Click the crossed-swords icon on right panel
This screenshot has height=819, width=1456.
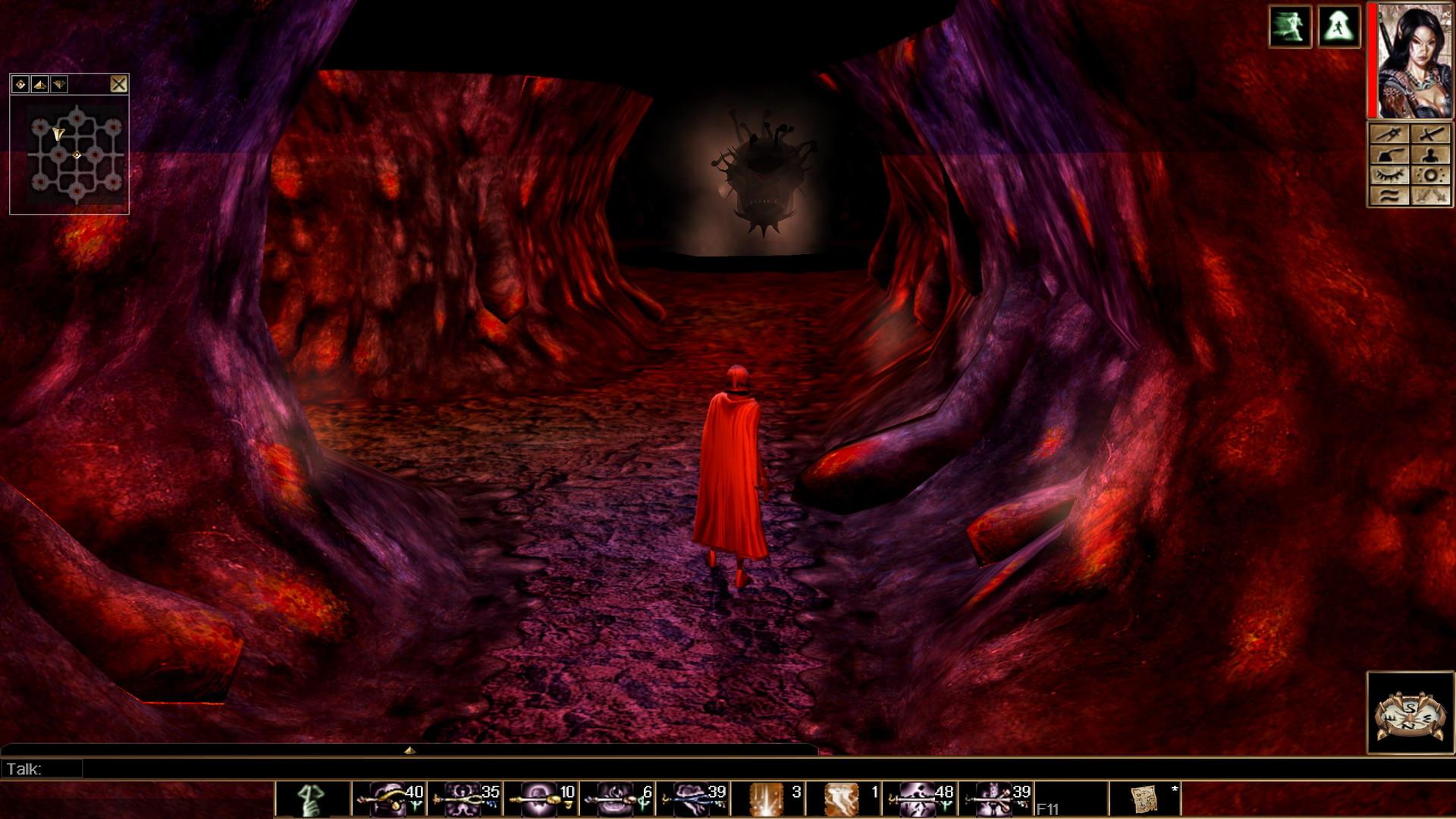[x=1430, y=134]
